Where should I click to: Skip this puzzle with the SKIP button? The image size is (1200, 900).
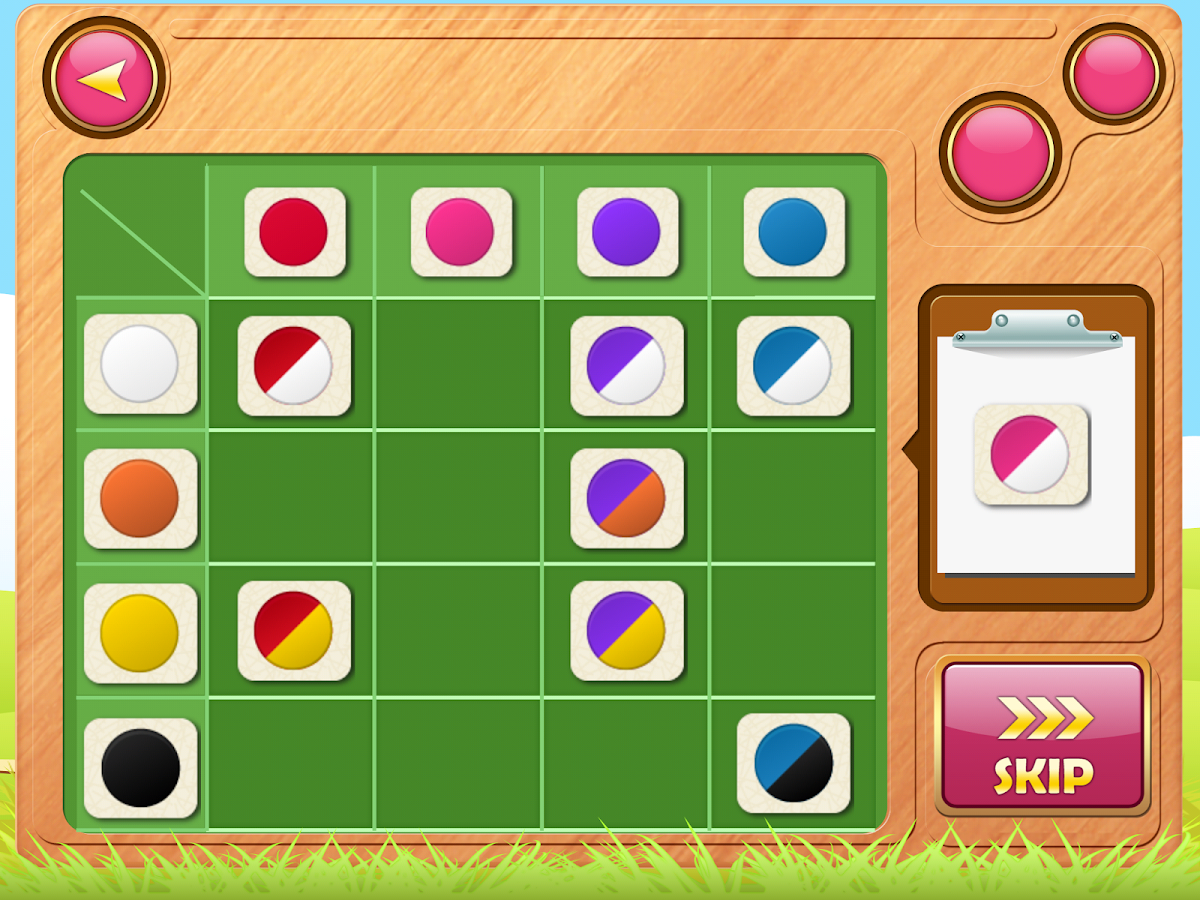pos(1042,734)
